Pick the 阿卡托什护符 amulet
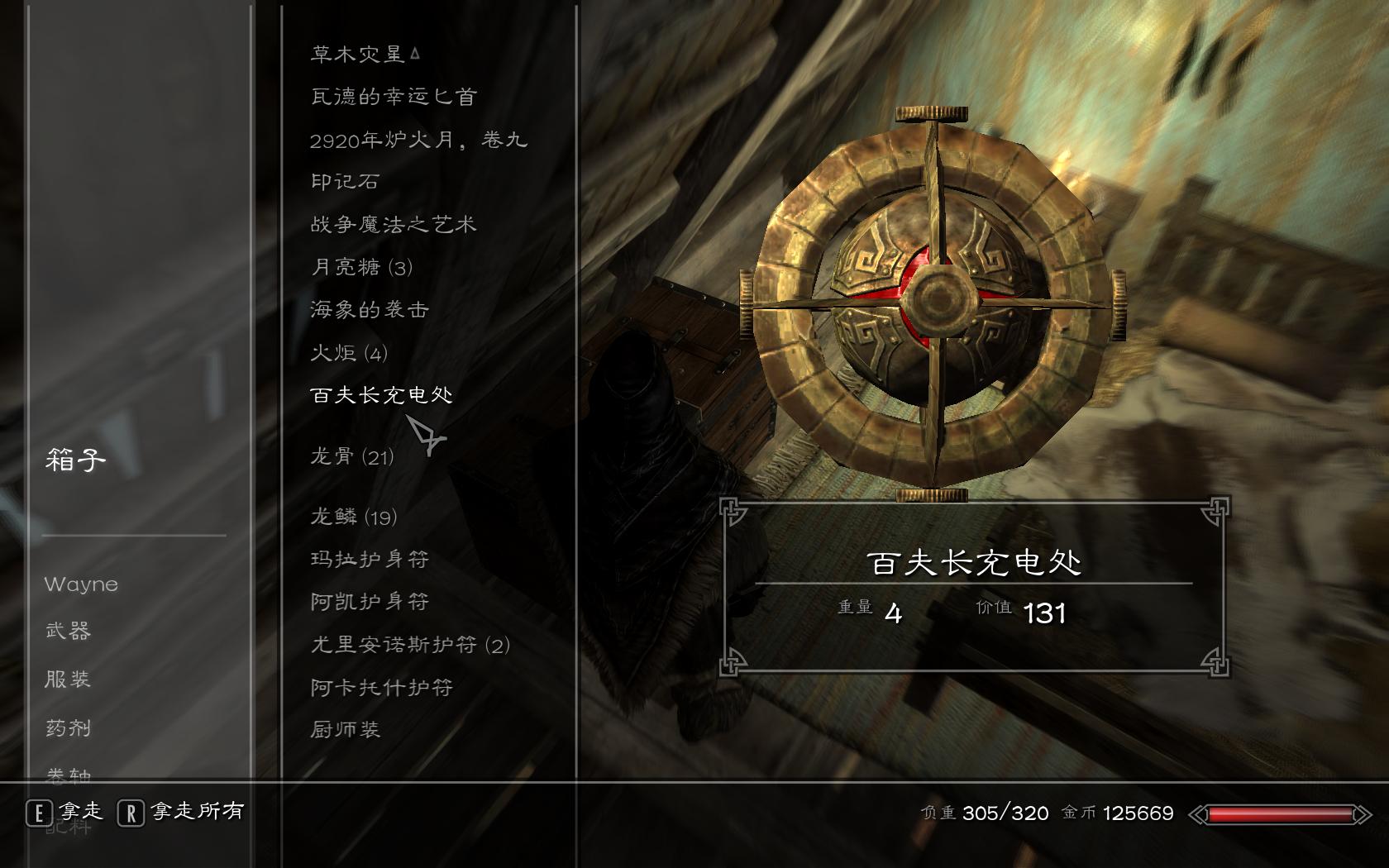Viewport: 1389px width, 868px height. pyautogui.click(x=382, y=687)
